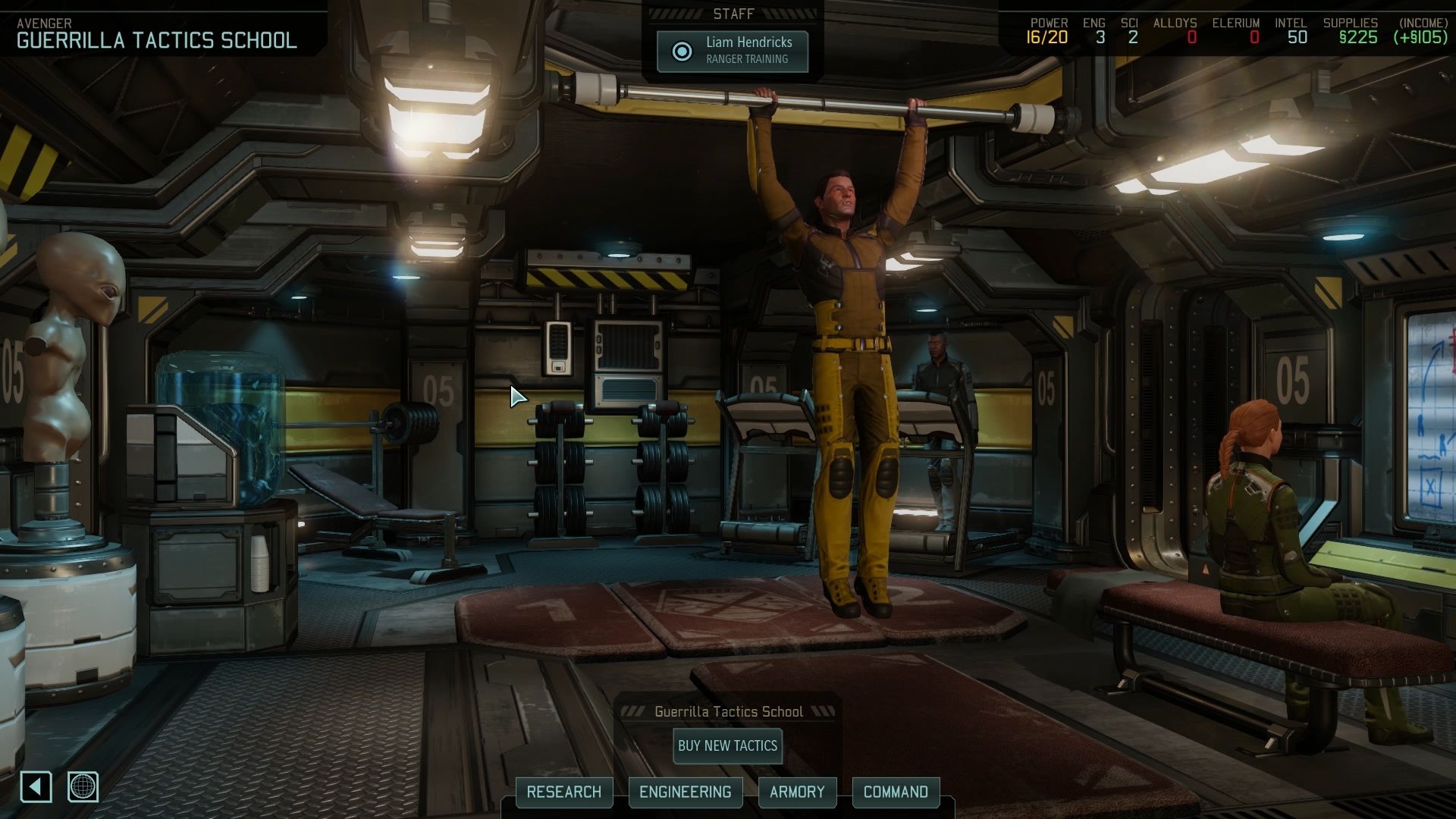The width and height of the screenshot is (1456, 819).
Task: Click the back arrow button
Action: [36, 787]
